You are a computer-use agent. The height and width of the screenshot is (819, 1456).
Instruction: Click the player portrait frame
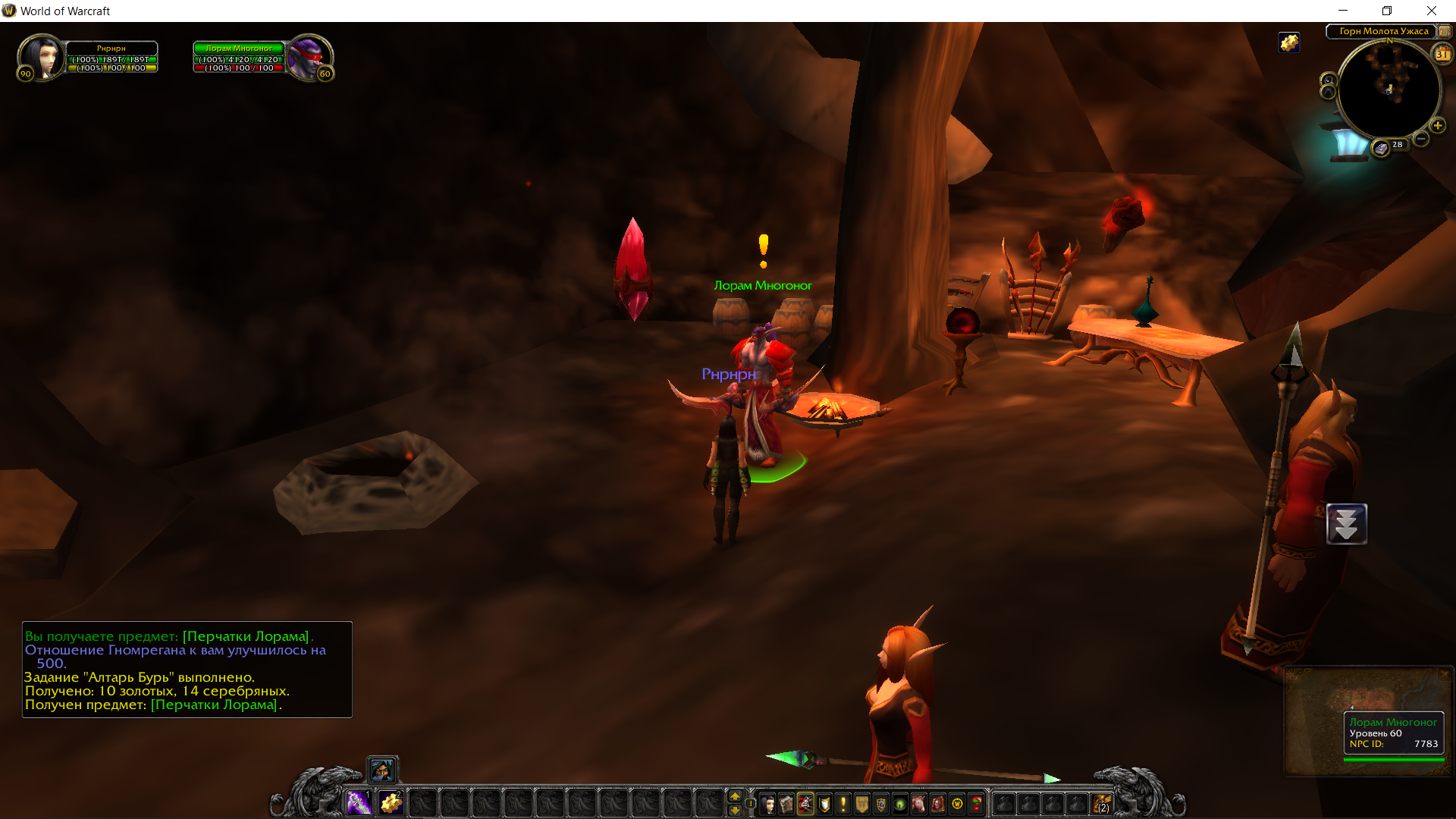click(42, 56)
